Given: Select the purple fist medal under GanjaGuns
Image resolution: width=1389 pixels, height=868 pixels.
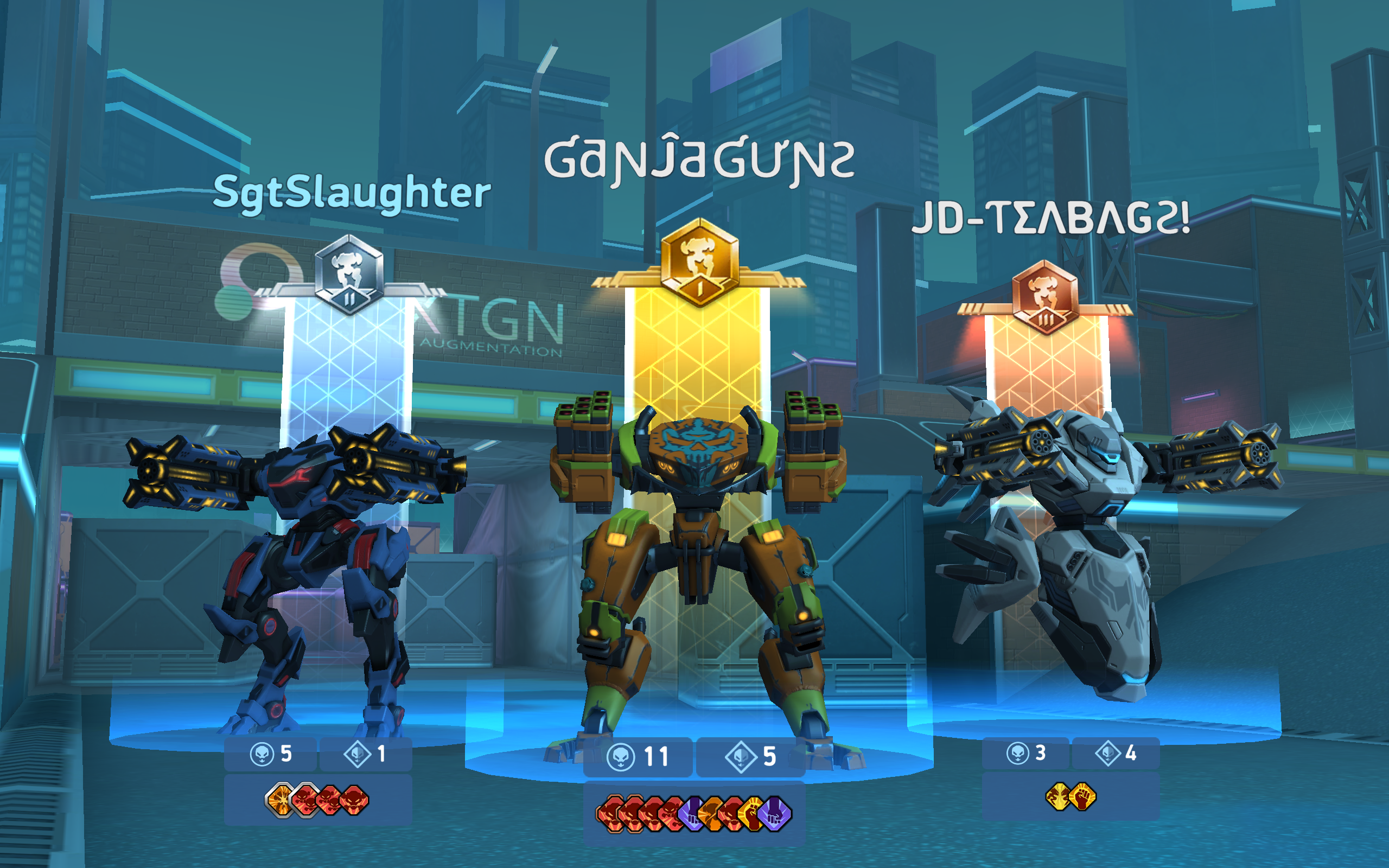Looking at the screenshot, I should [691, 814].
